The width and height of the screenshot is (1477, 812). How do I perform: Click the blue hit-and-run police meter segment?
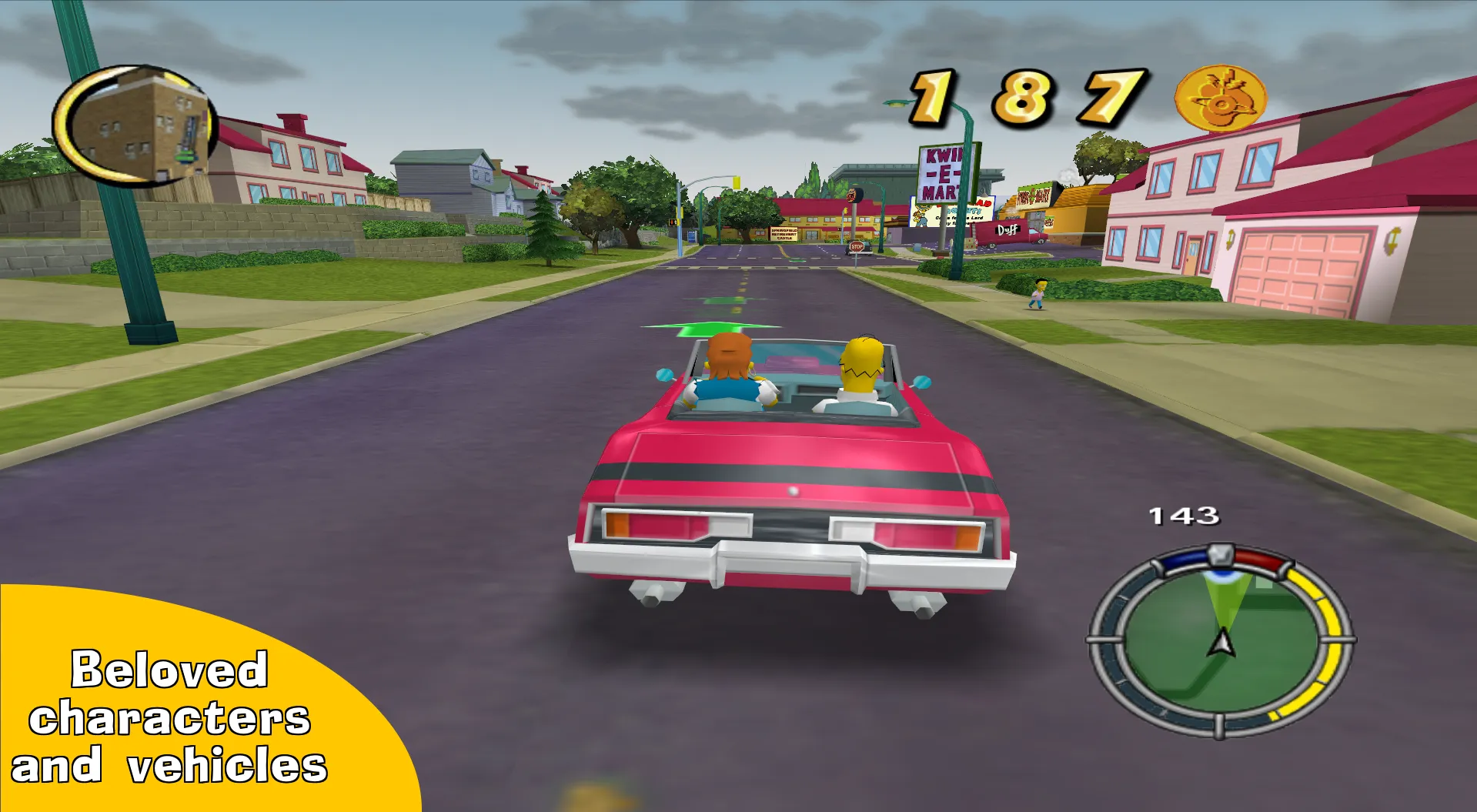[1185, 559]
